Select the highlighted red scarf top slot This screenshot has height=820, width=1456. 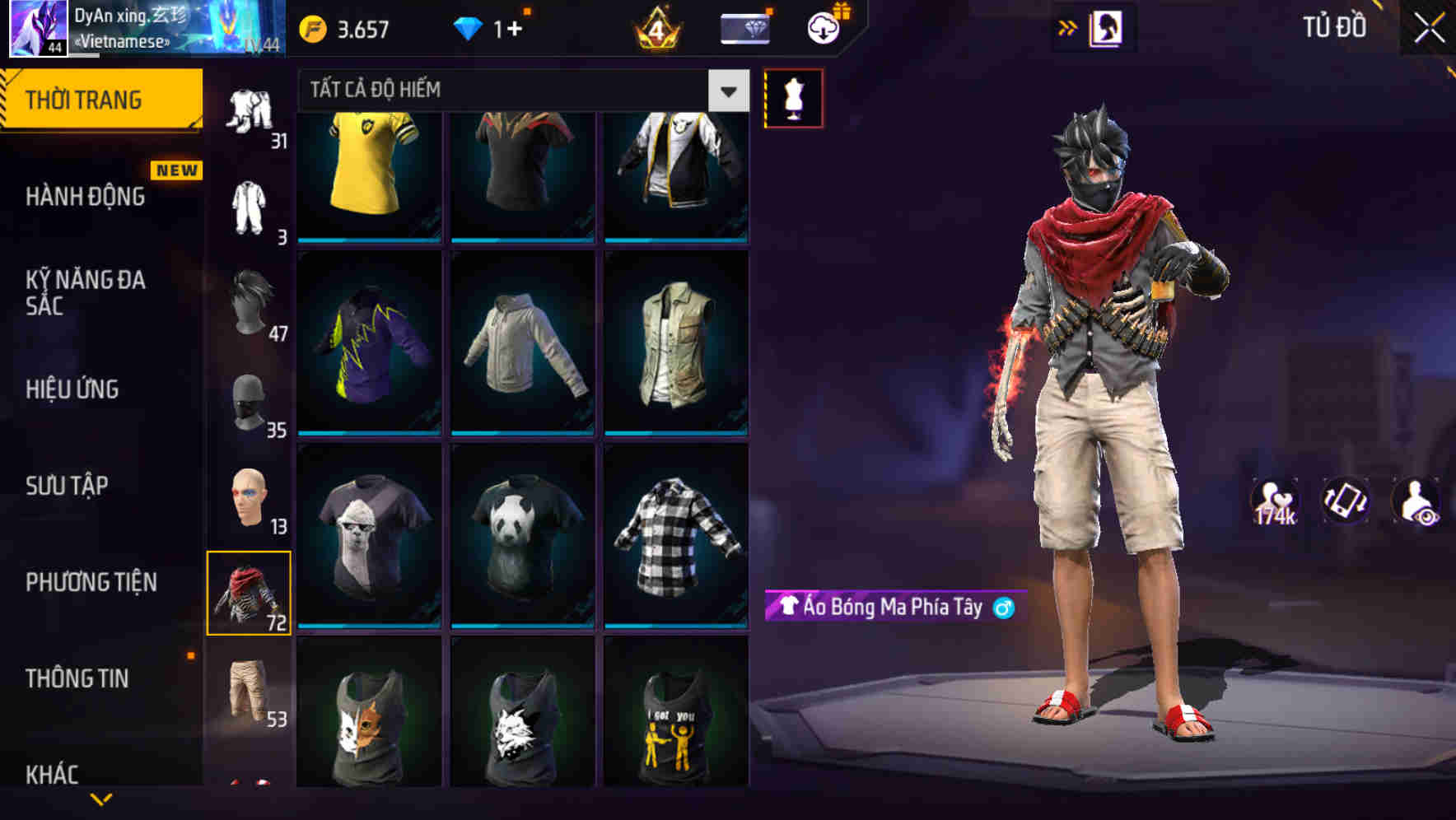(250, 593)
